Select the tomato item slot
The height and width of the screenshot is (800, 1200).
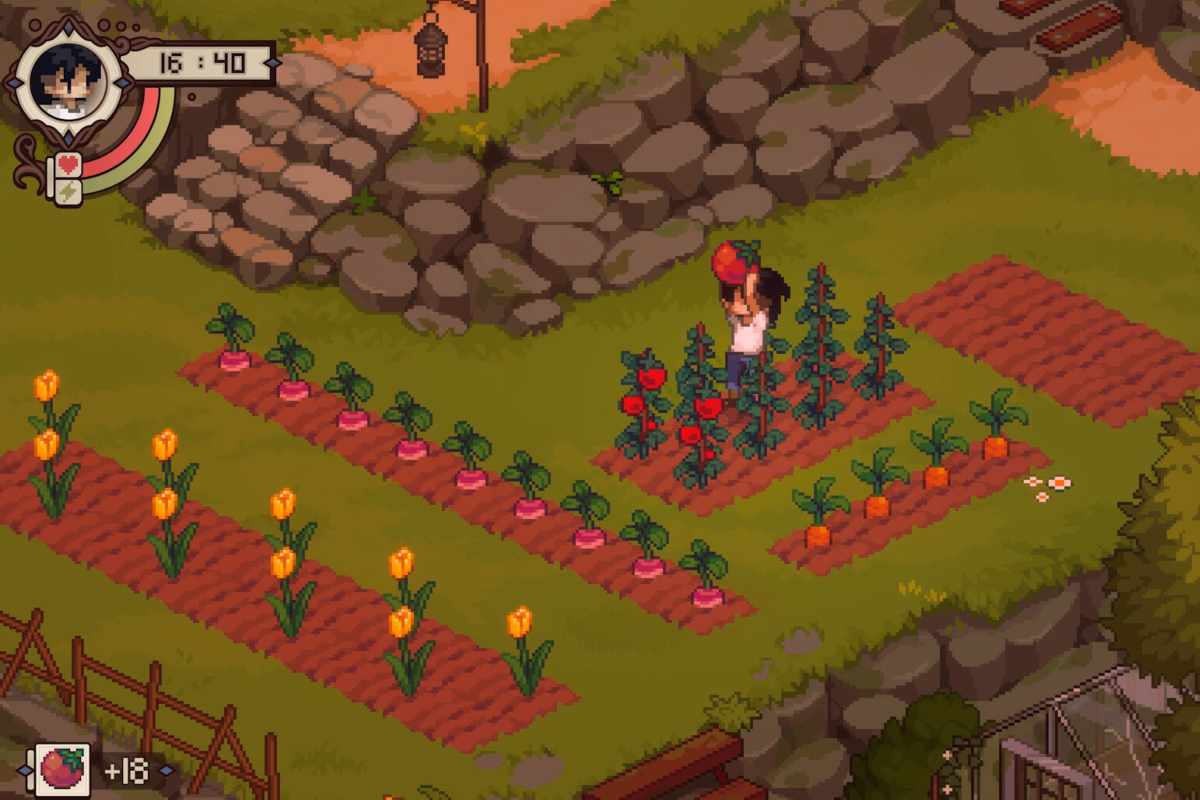[62, 770]
